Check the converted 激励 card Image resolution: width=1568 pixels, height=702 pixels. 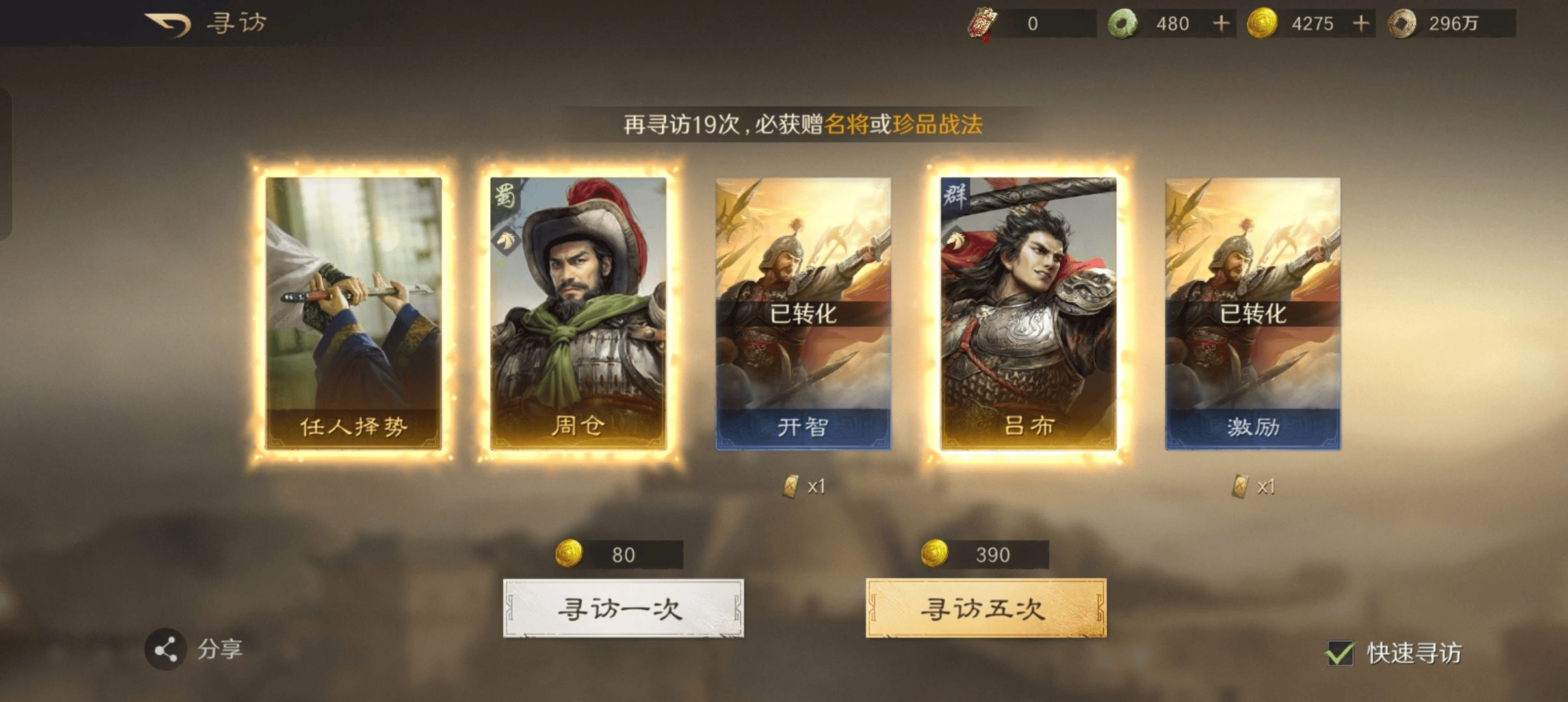pos(1252,313)
